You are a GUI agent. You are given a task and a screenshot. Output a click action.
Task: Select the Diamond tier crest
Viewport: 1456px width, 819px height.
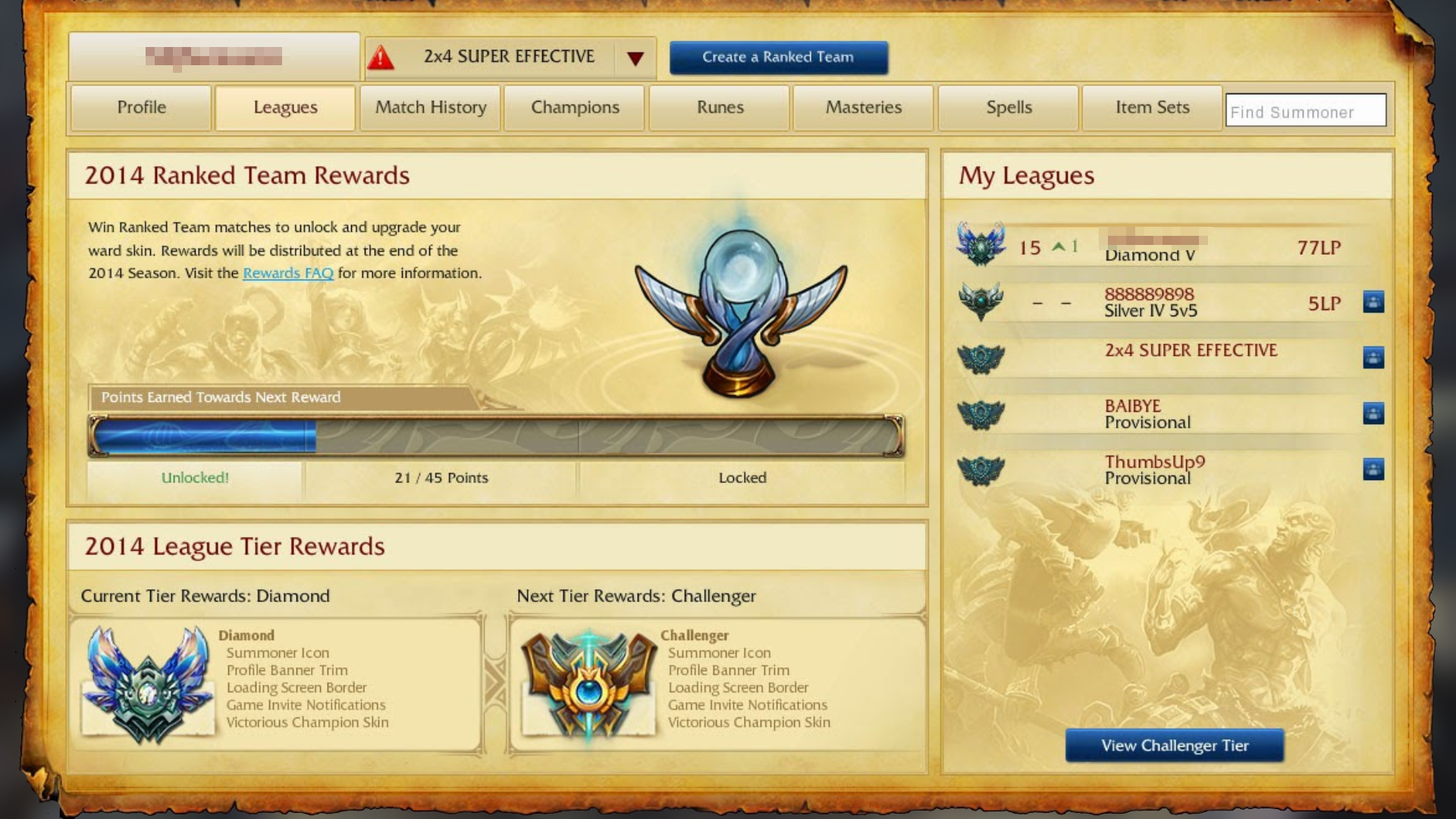[x=146, y=681]
